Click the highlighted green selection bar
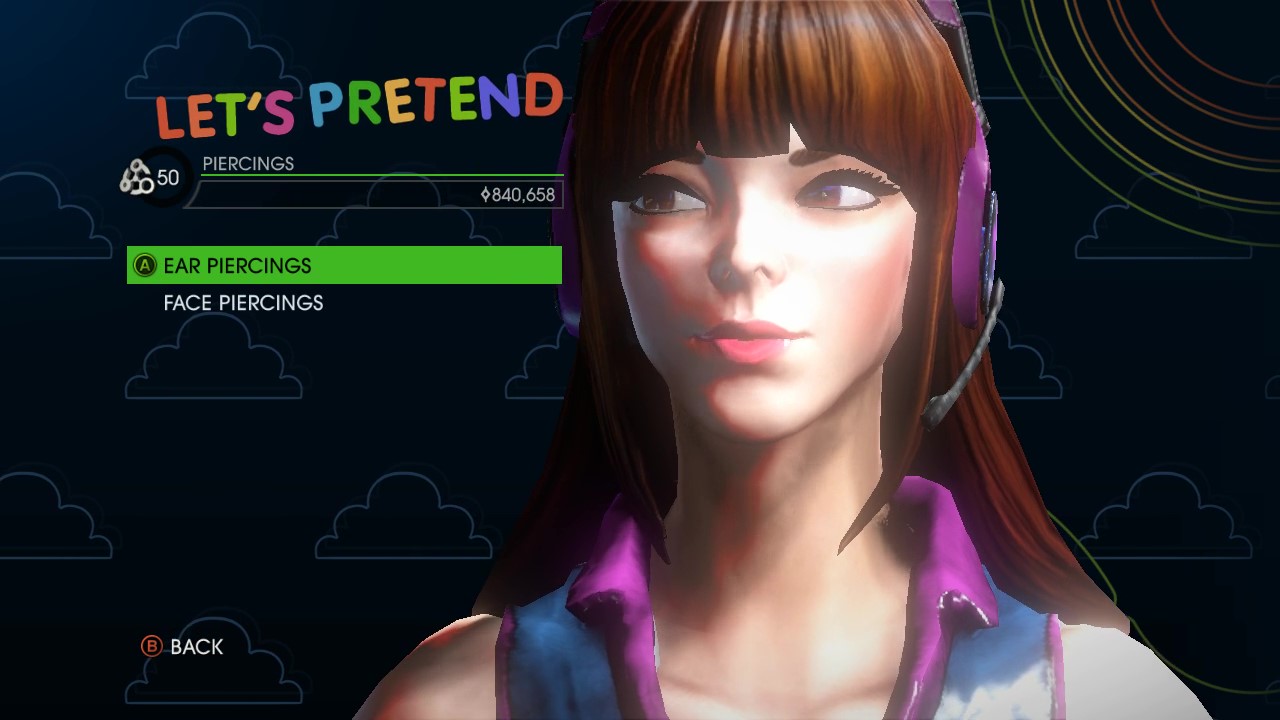The height and width of the screenshot is (720, 1280). click(345, 265)
